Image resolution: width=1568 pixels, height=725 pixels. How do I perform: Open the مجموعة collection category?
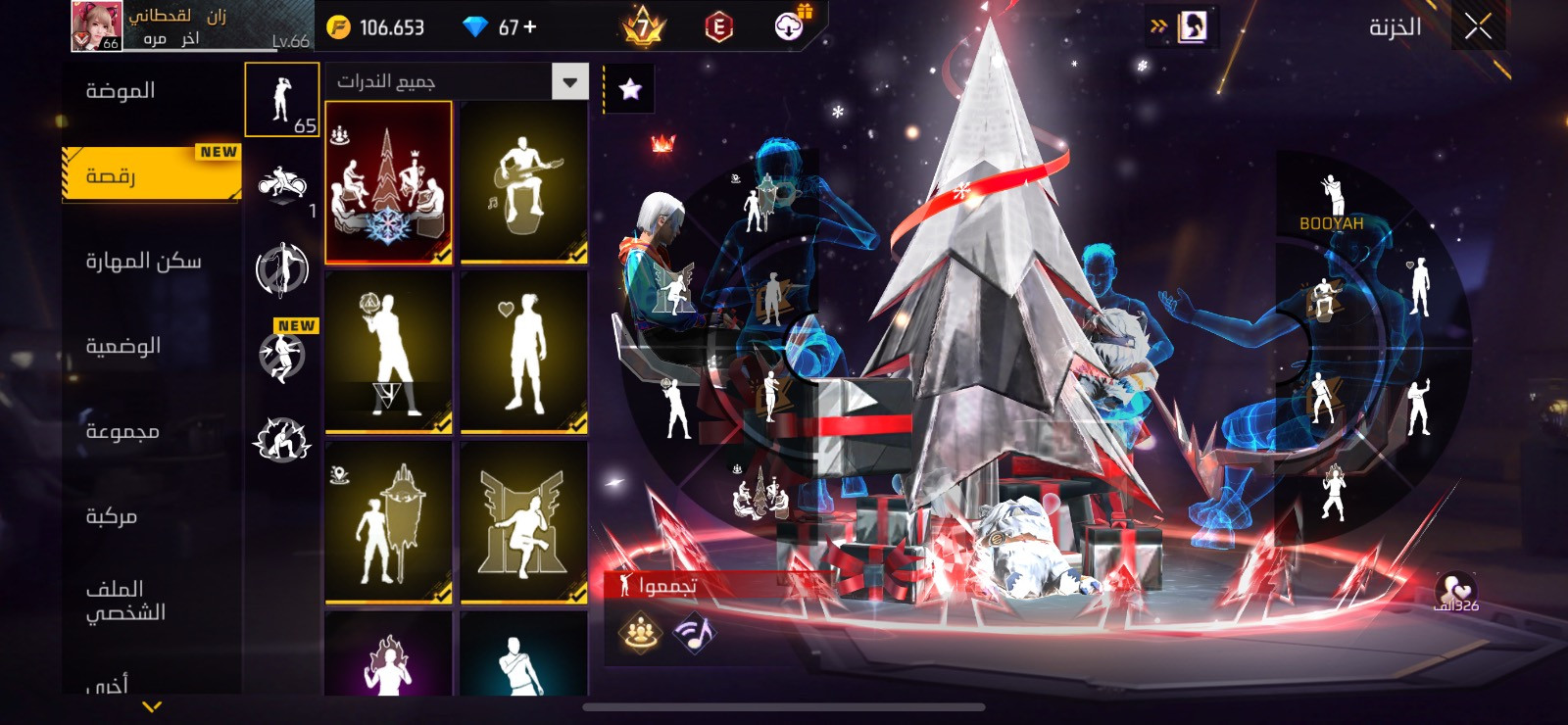click(x=122, y=431)
